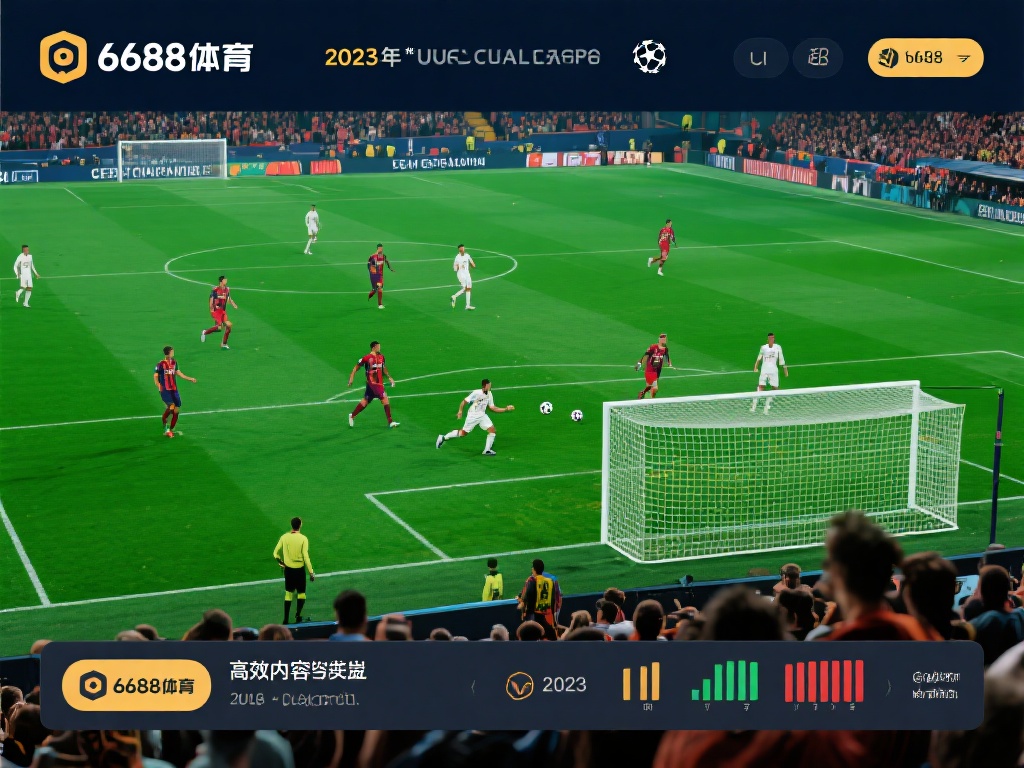Choose the green rising bar chart
The image size is (1024, 768).
click(725, 682)
